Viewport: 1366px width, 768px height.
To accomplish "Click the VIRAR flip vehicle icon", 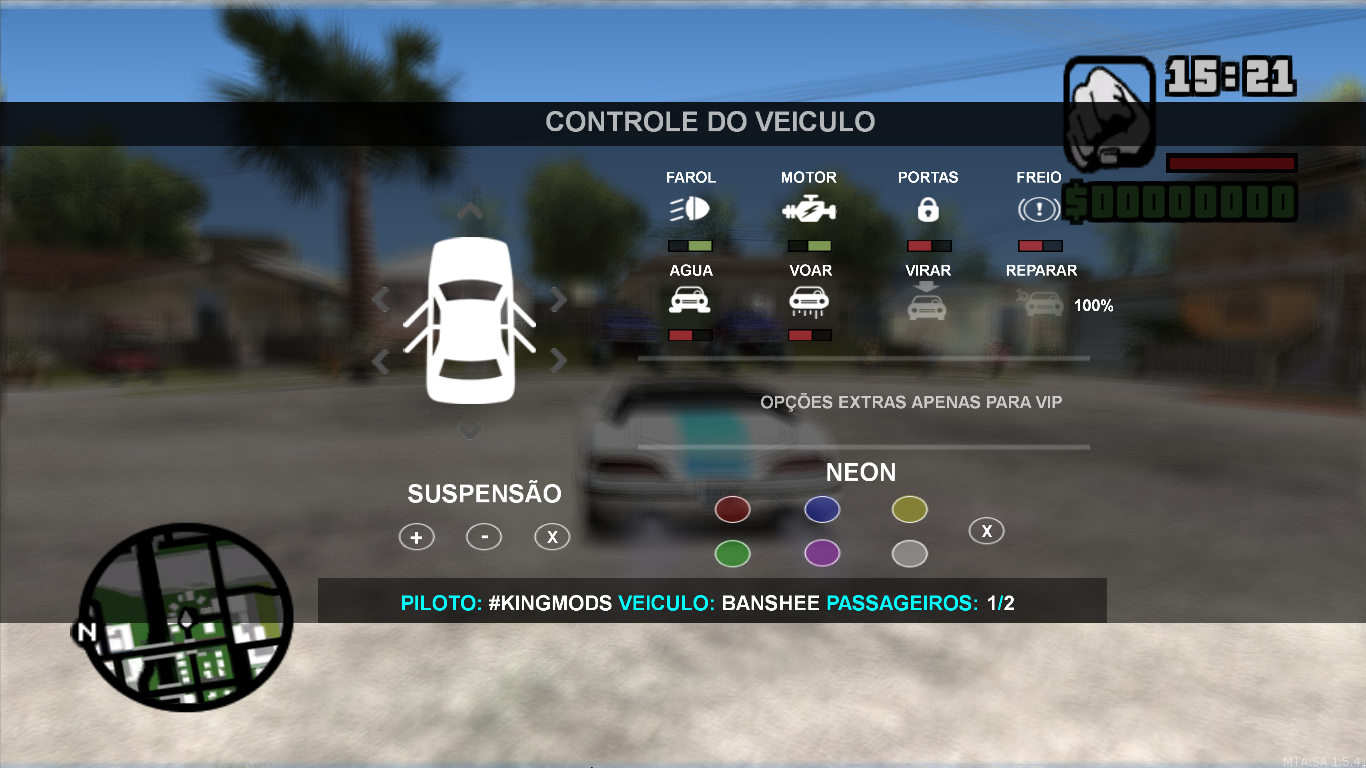I will [x=927, y=305].
